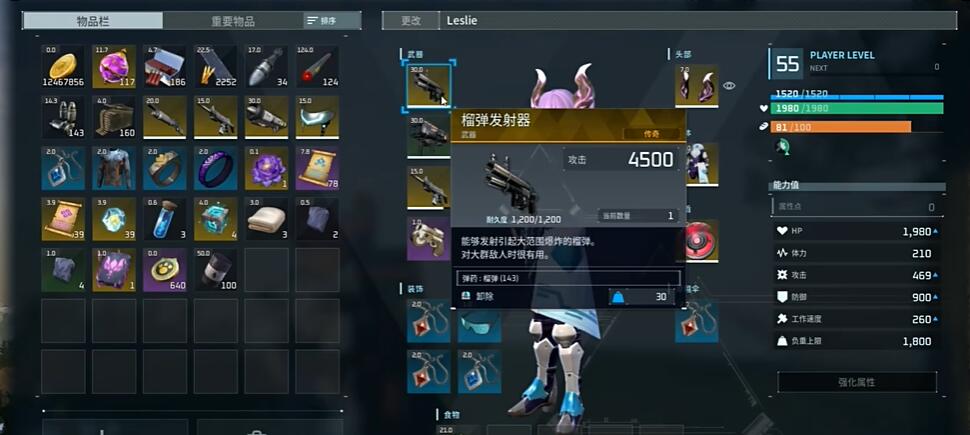The image size is (970, 435).
Task: Click the 排序 sort button
Action: [320, 20]
